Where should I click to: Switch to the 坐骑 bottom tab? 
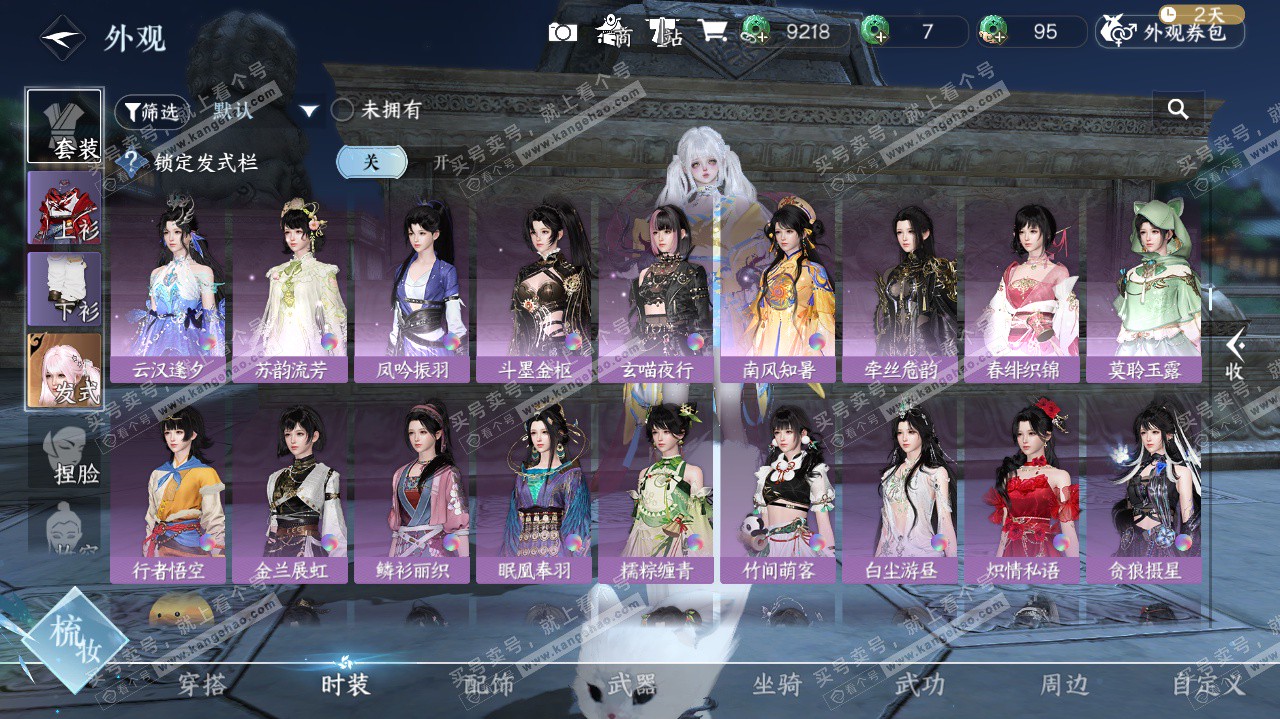click(777, 684)
